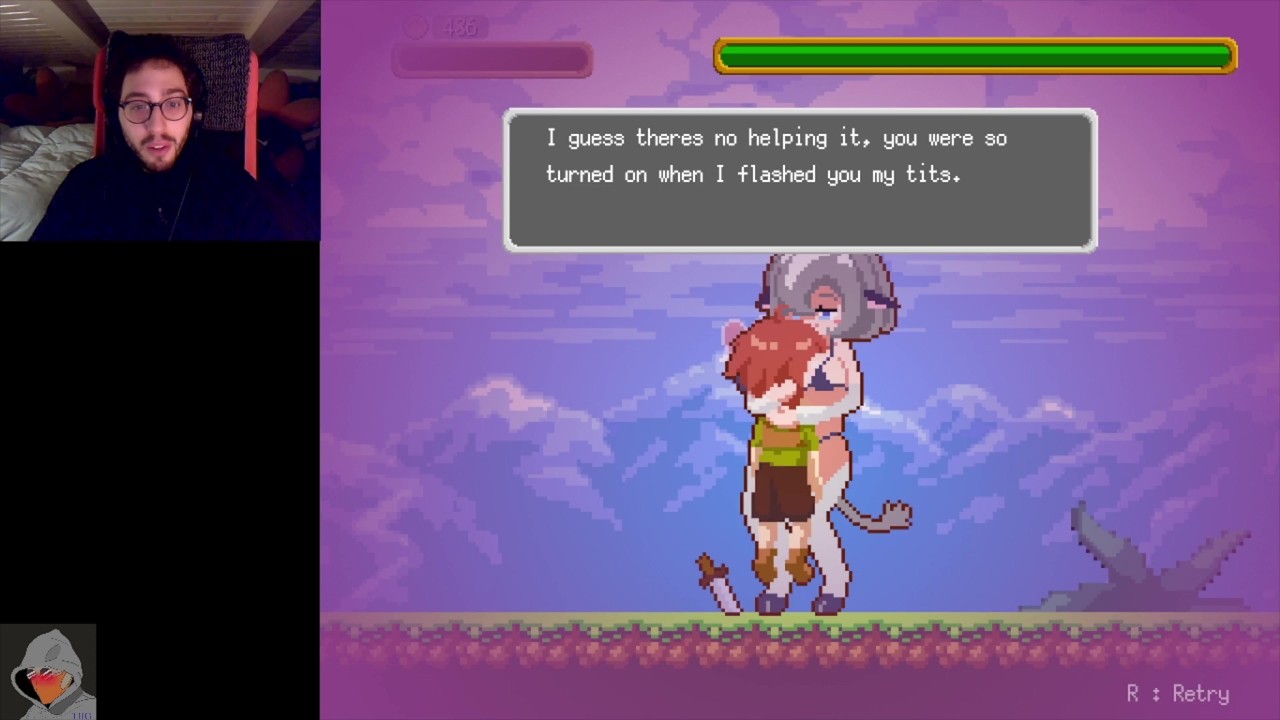This screenshot has height=720, width=1280.
Task: Select the streamer webcam overlay
Action: coord(160,120)
